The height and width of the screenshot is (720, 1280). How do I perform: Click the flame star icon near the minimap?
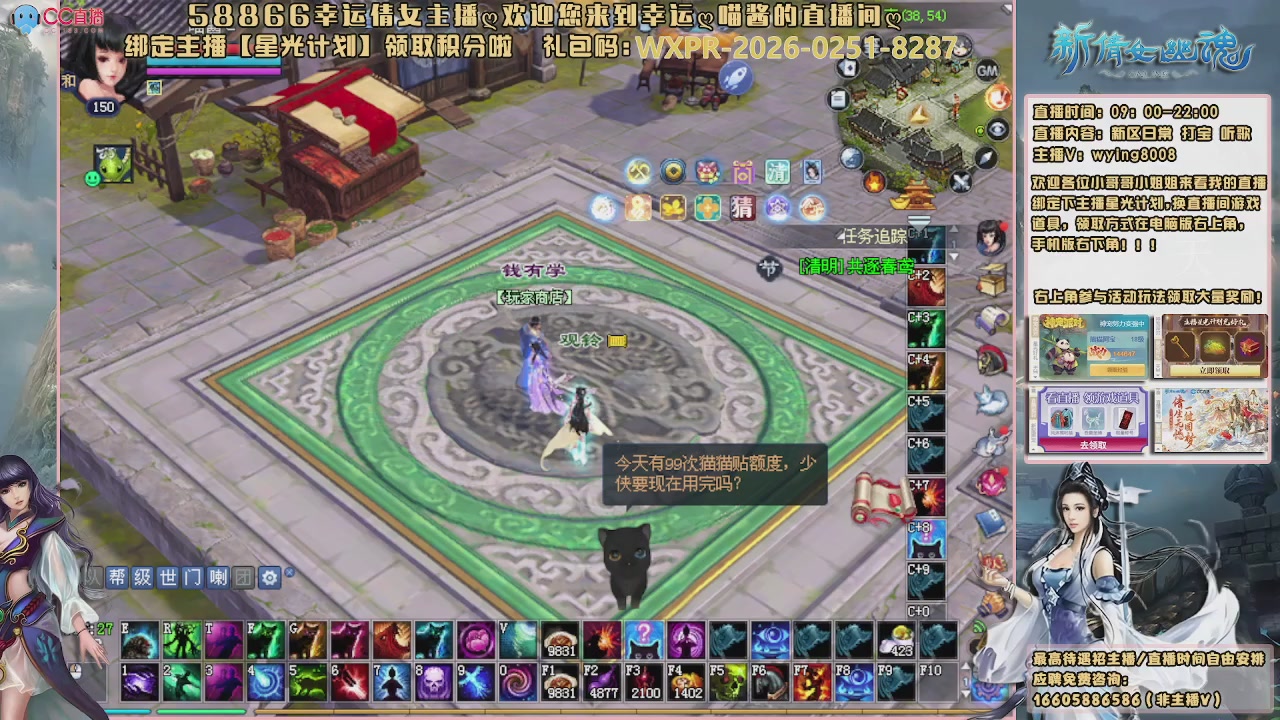pos(874,182)
